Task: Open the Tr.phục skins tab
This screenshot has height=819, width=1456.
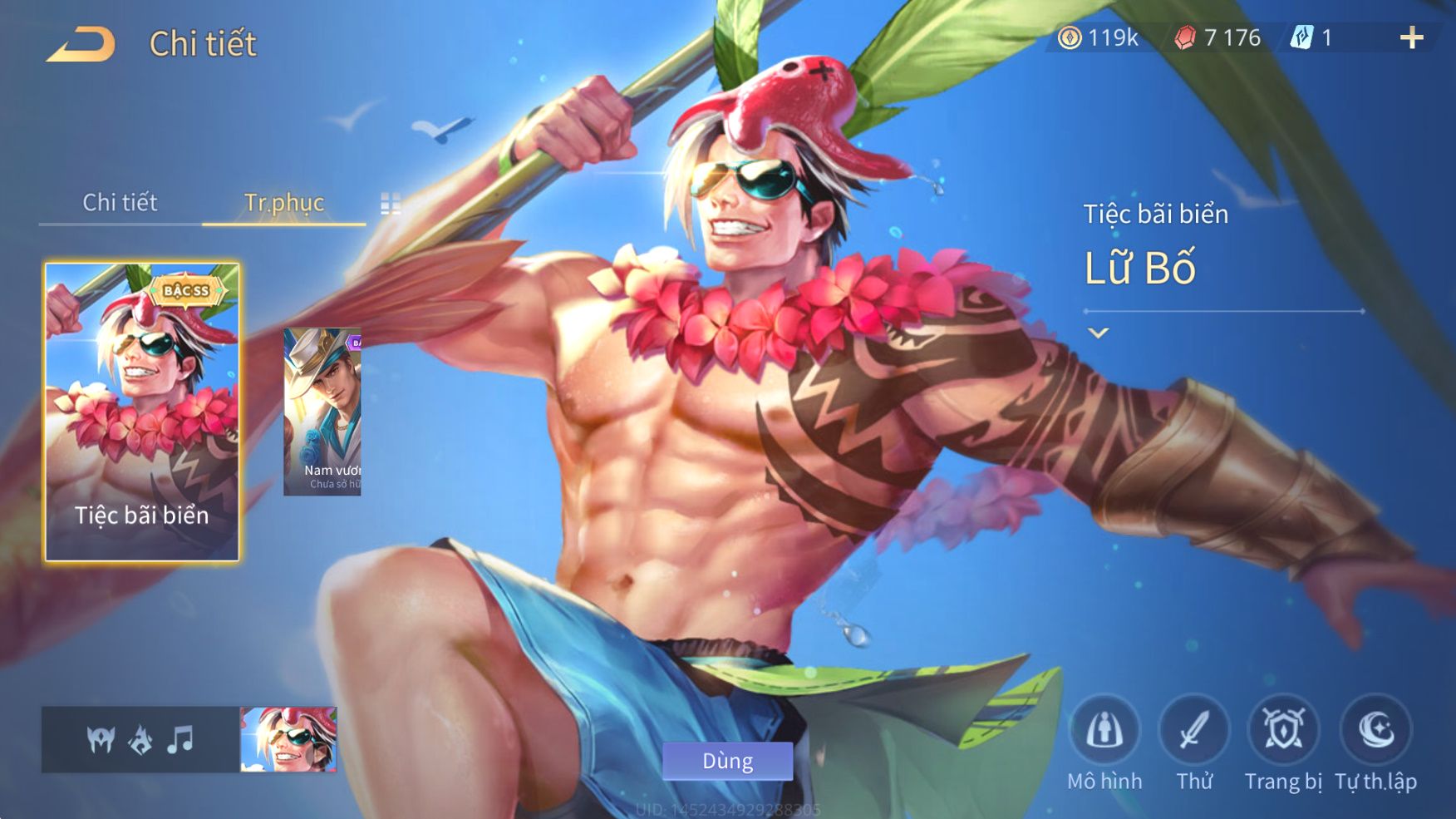Action: (283, 202)
